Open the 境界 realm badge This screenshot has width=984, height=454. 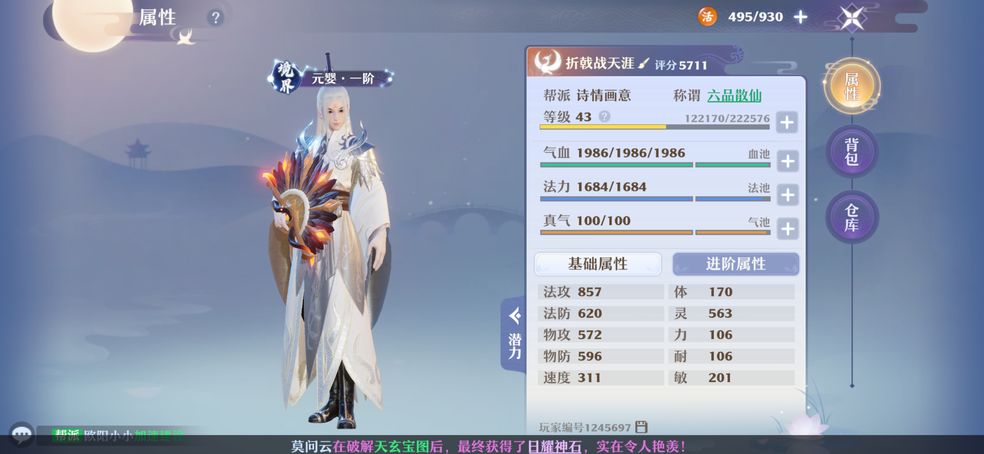point(287,77)
